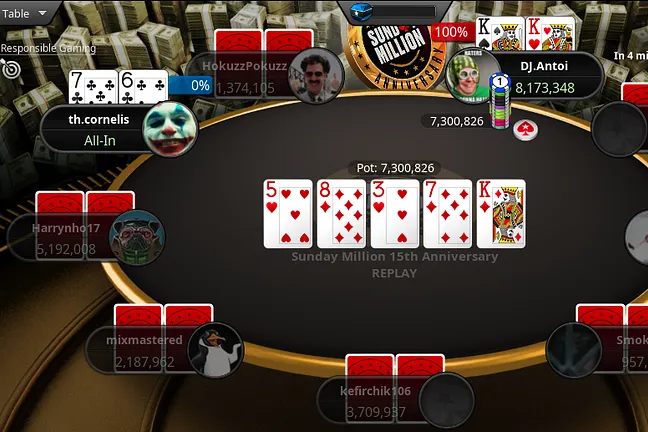Open DJ.Antoi's player nameplate

(x=546, y=76)
